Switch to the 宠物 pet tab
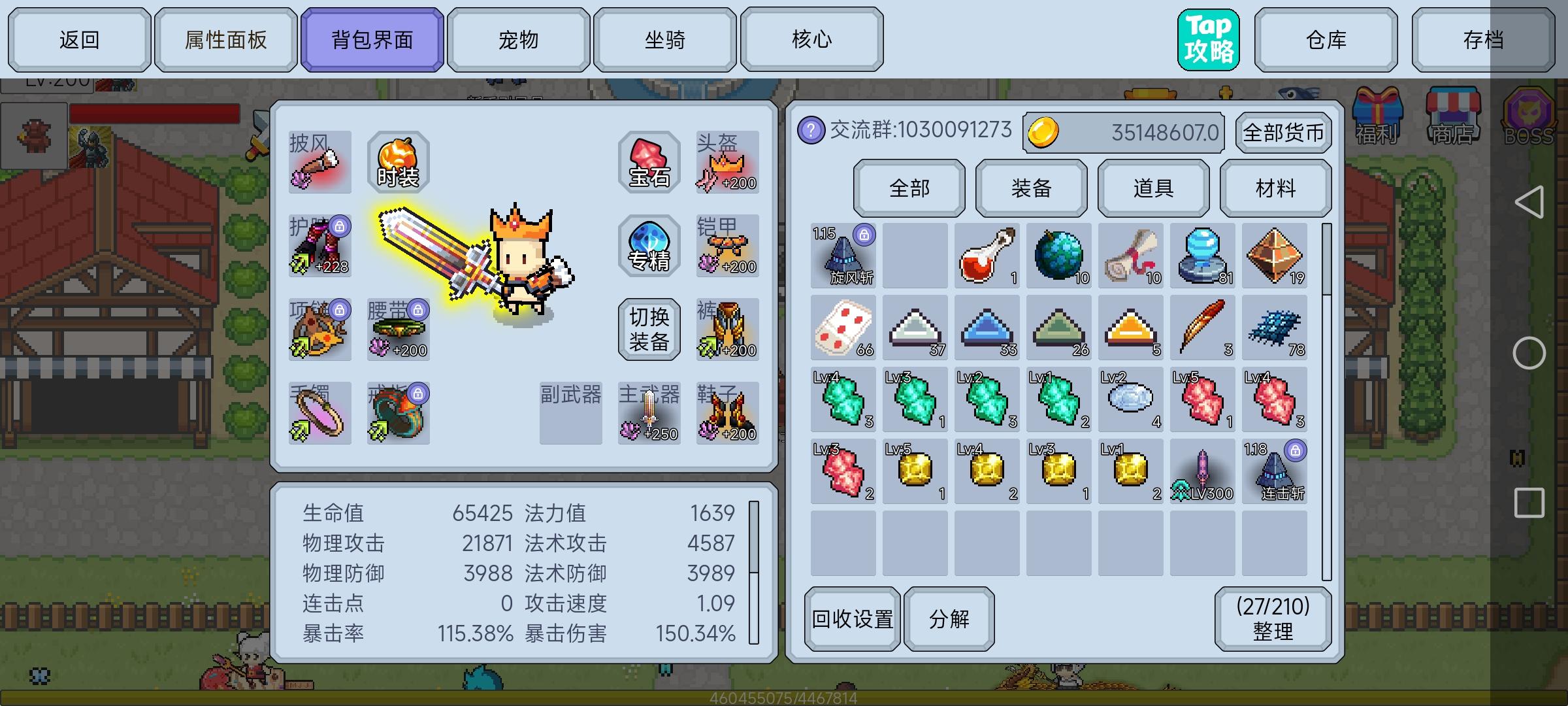1568x706 pixels. click(519, 39)
